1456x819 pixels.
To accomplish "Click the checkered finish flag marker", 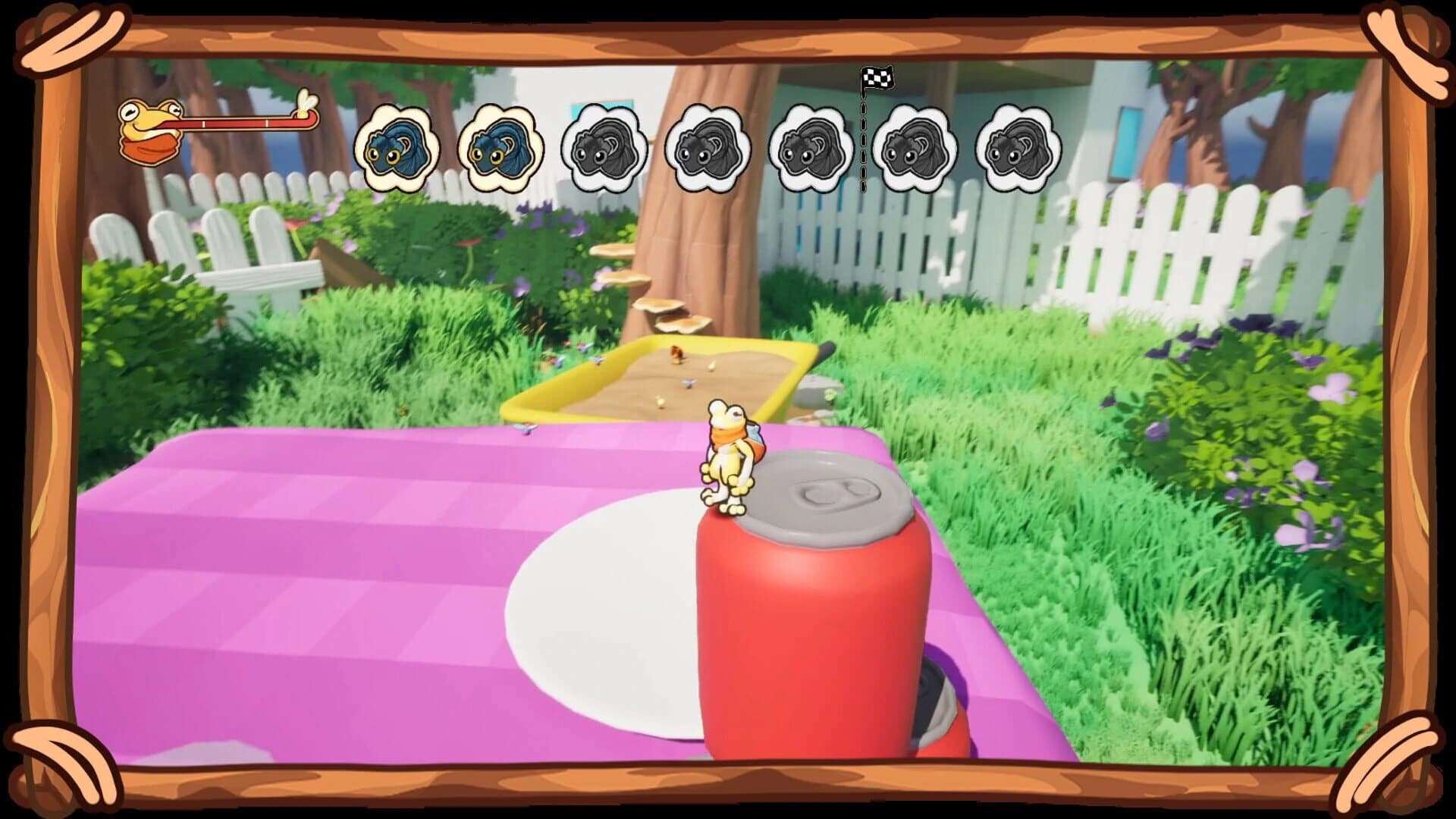I will click(878, 79).
